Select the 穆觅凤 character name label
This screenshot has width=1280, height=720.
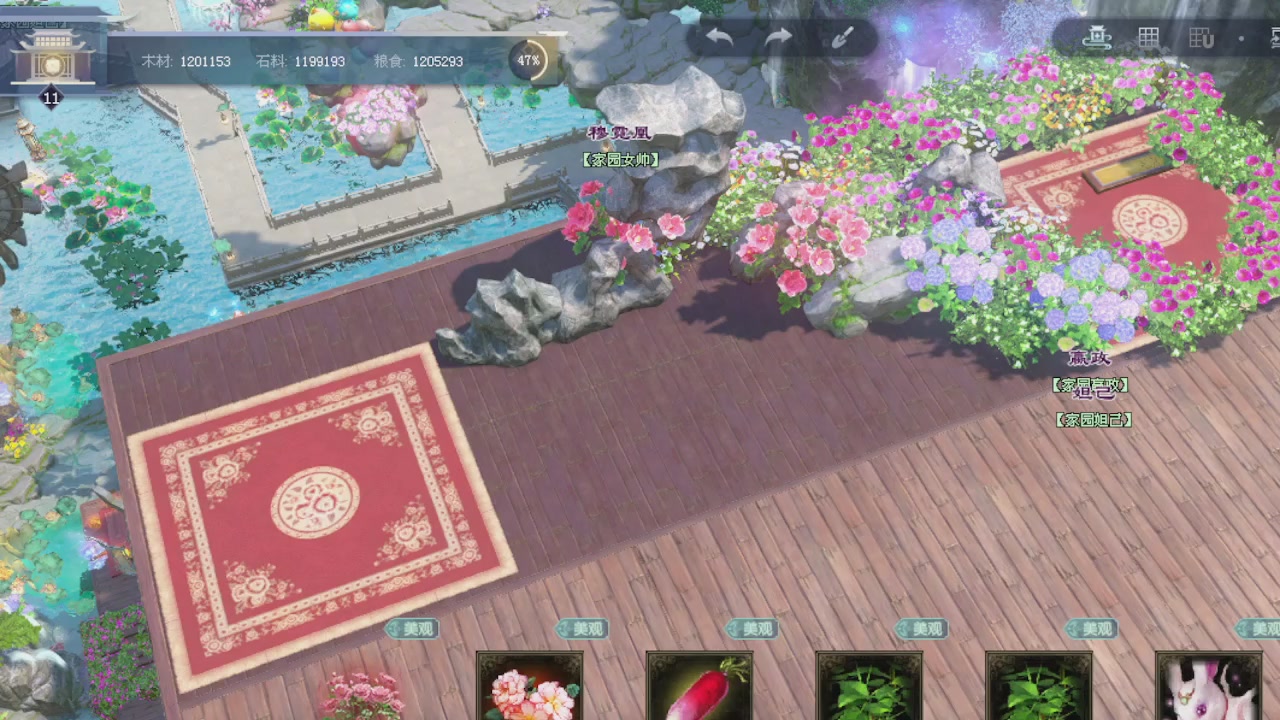point(620,130)
